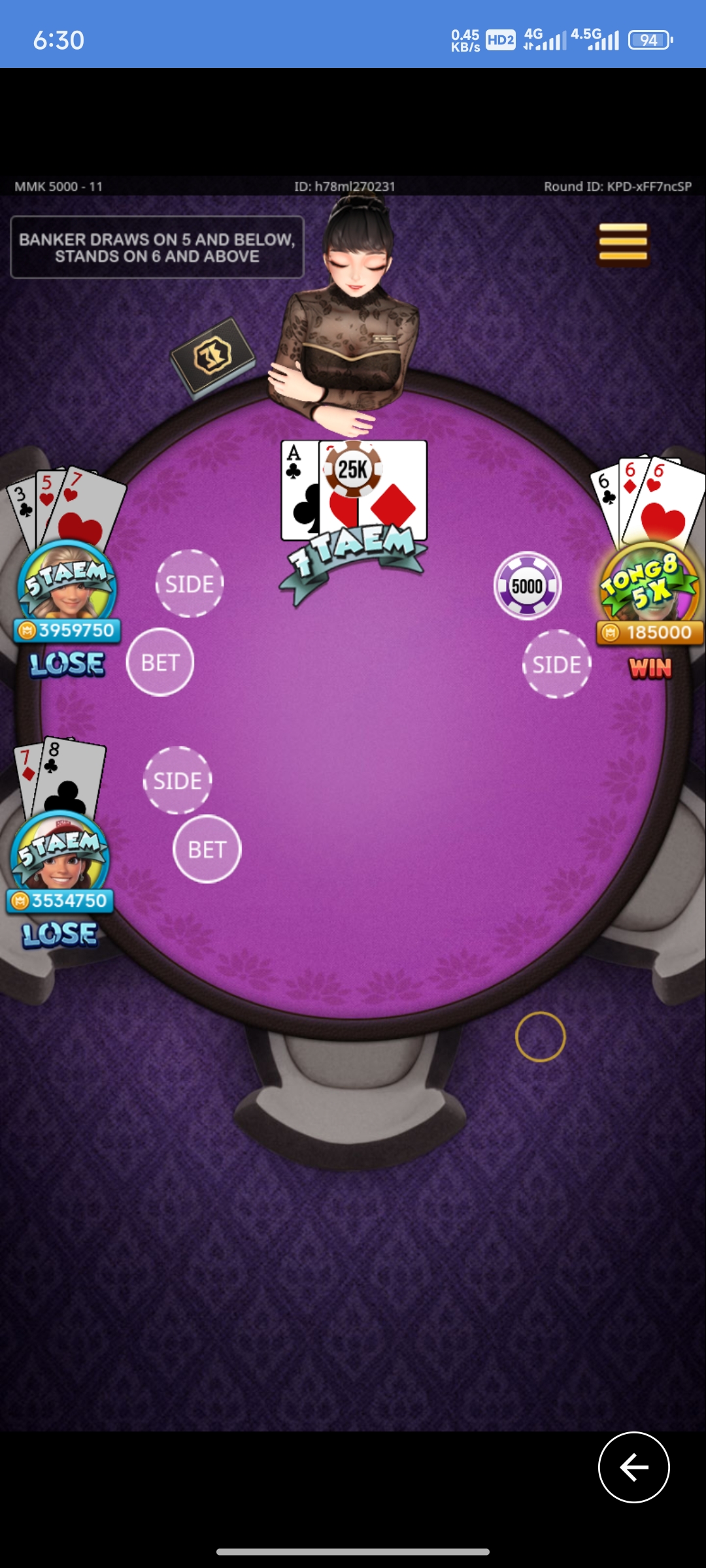Tap the back arrow circle button
The image size is (706, 1568).
(x=633, y=1467)
